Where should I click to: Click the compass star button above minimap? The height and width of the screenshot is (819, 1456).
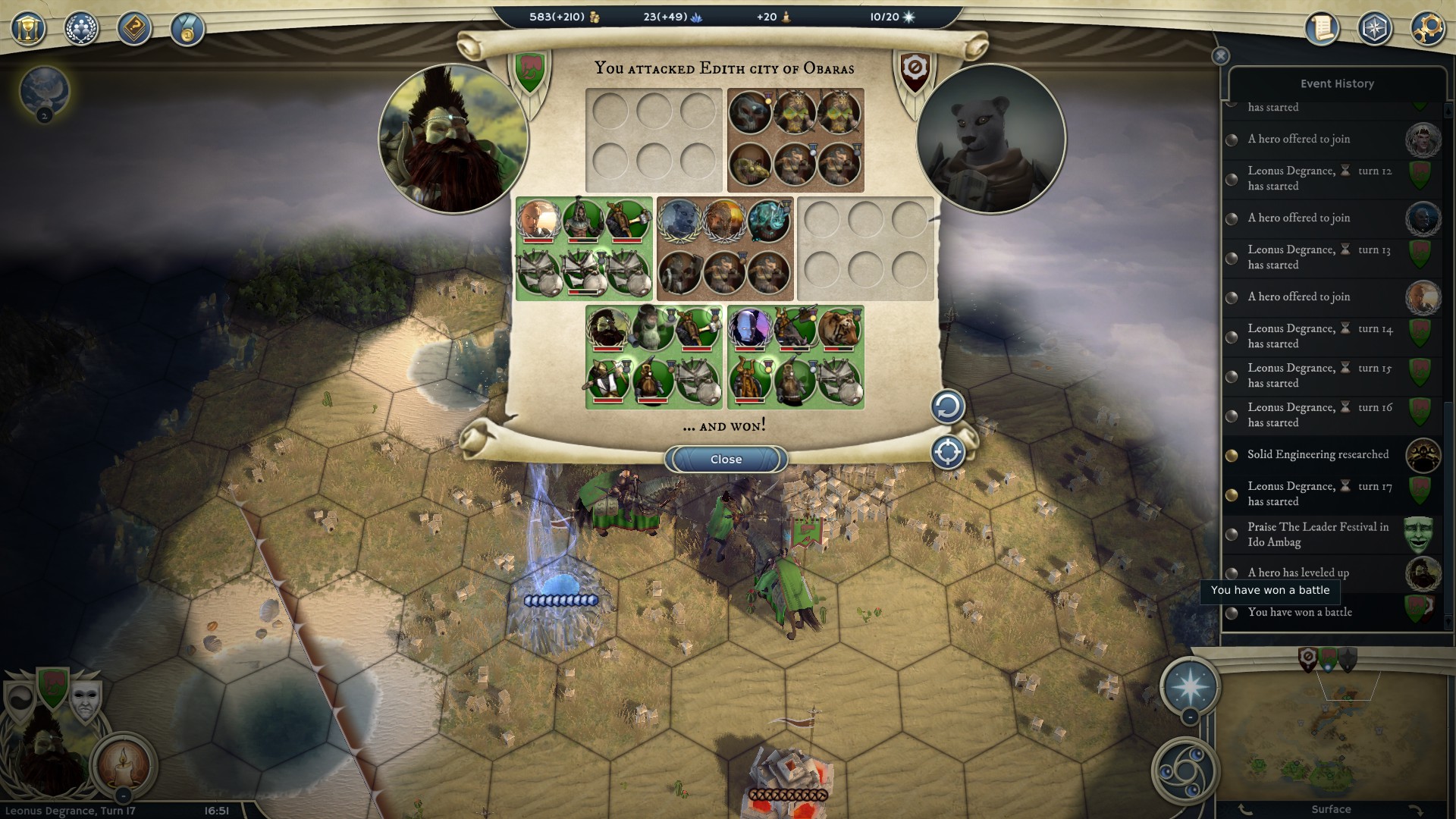click(1189, 686)
